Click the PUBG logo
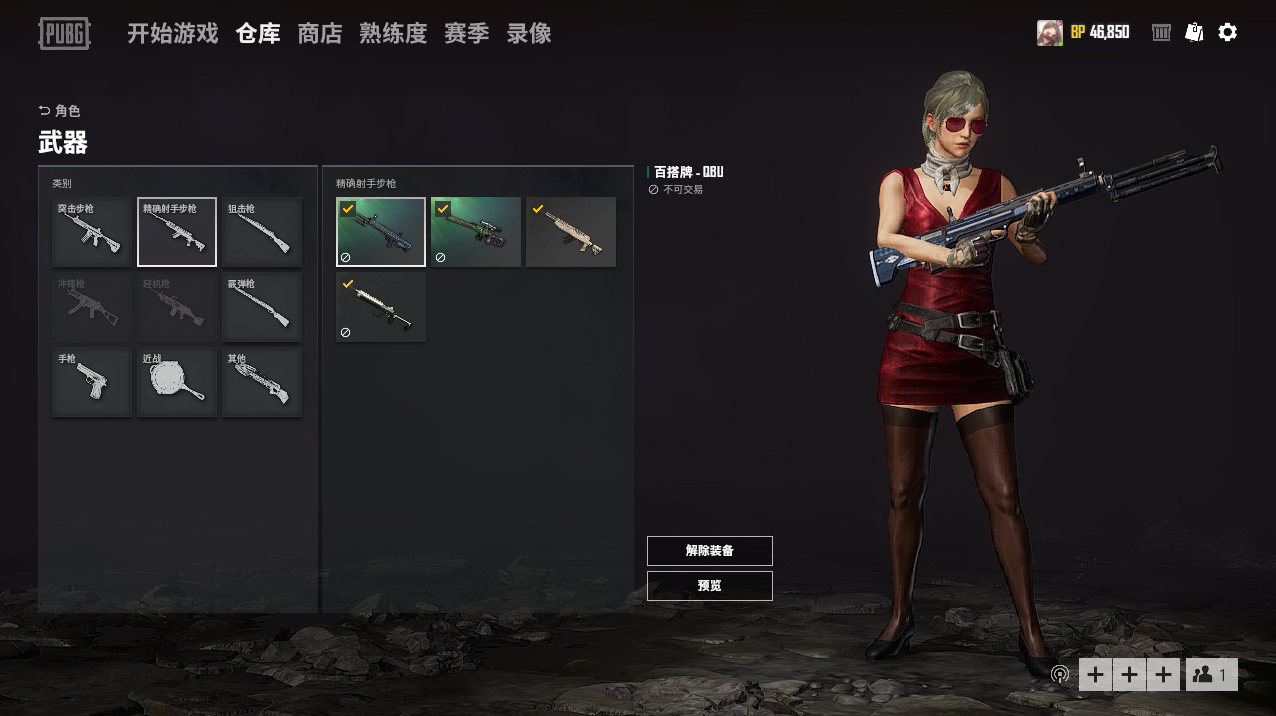Viewport: 1276px width, 716px height. tap(64, 33)
